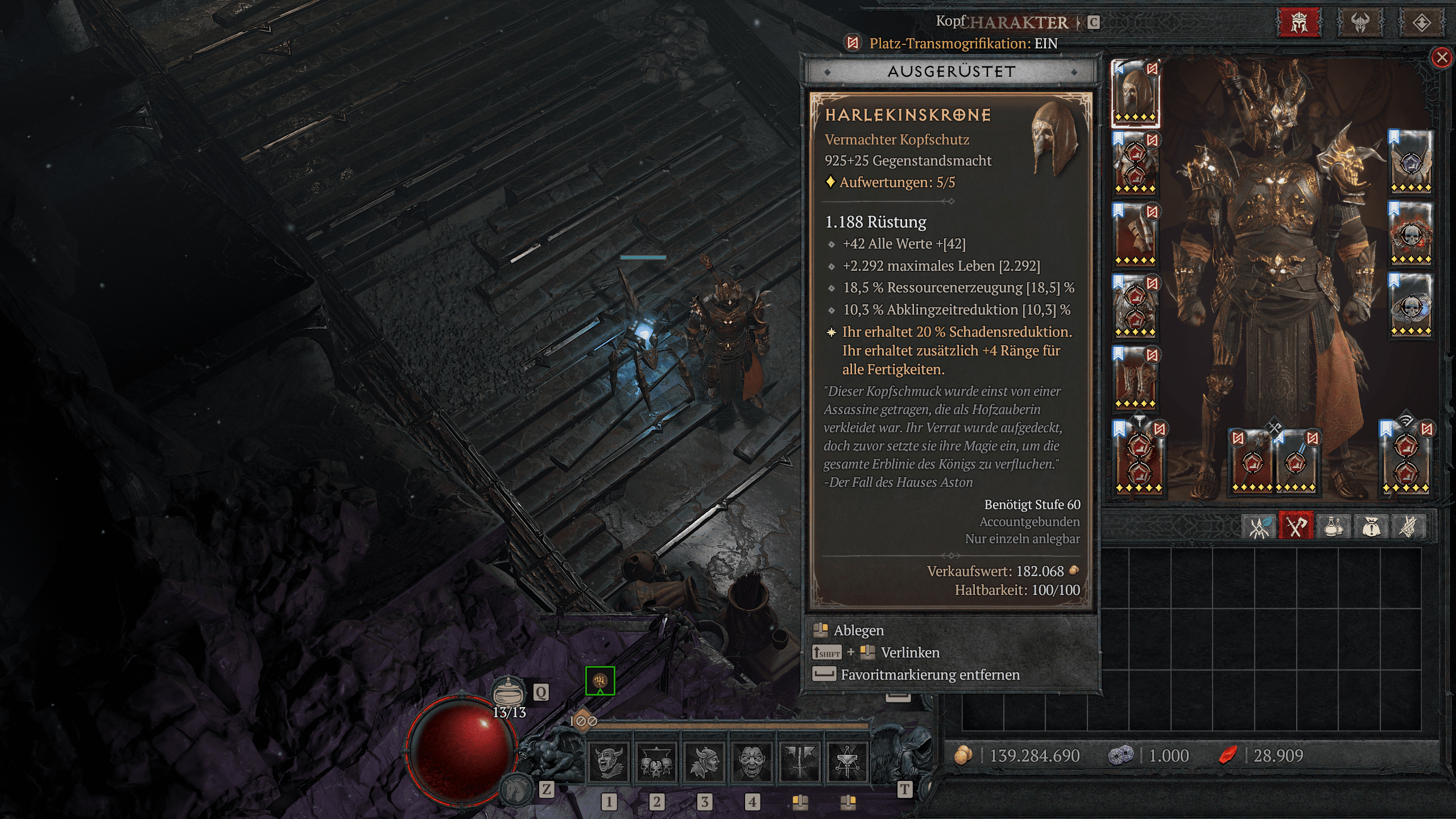Screen dimensions: 1456x819
Task: Activate the horned shouting warrior skill
Action: tap(608, 762)
